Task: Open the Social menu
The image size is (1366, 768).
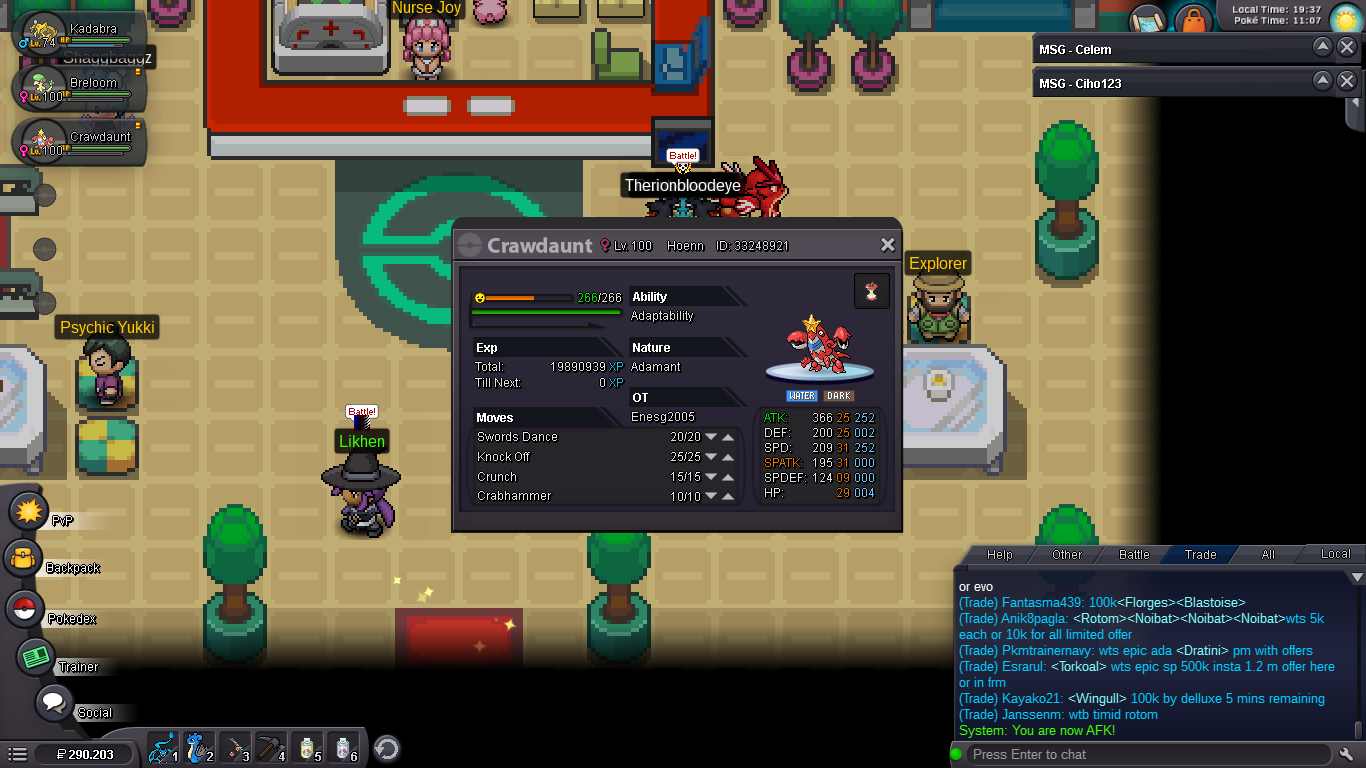Action: [x=55, y=703]
